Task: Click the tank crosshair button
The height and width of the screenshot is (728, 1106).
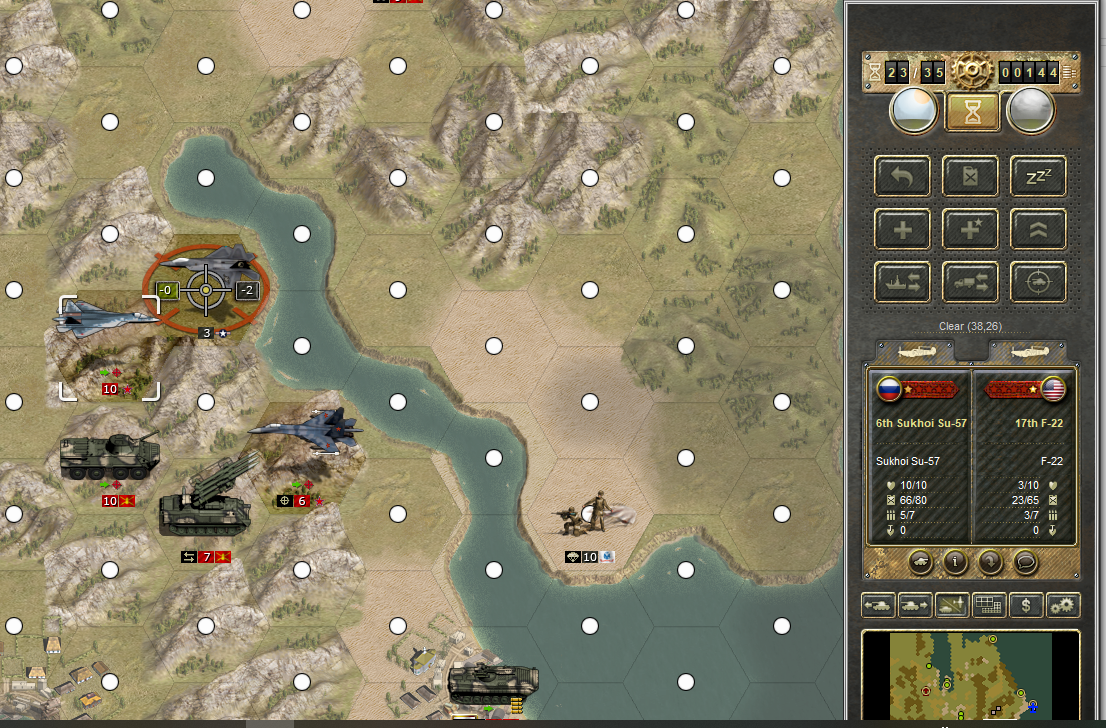Action: click(1037, 283)
